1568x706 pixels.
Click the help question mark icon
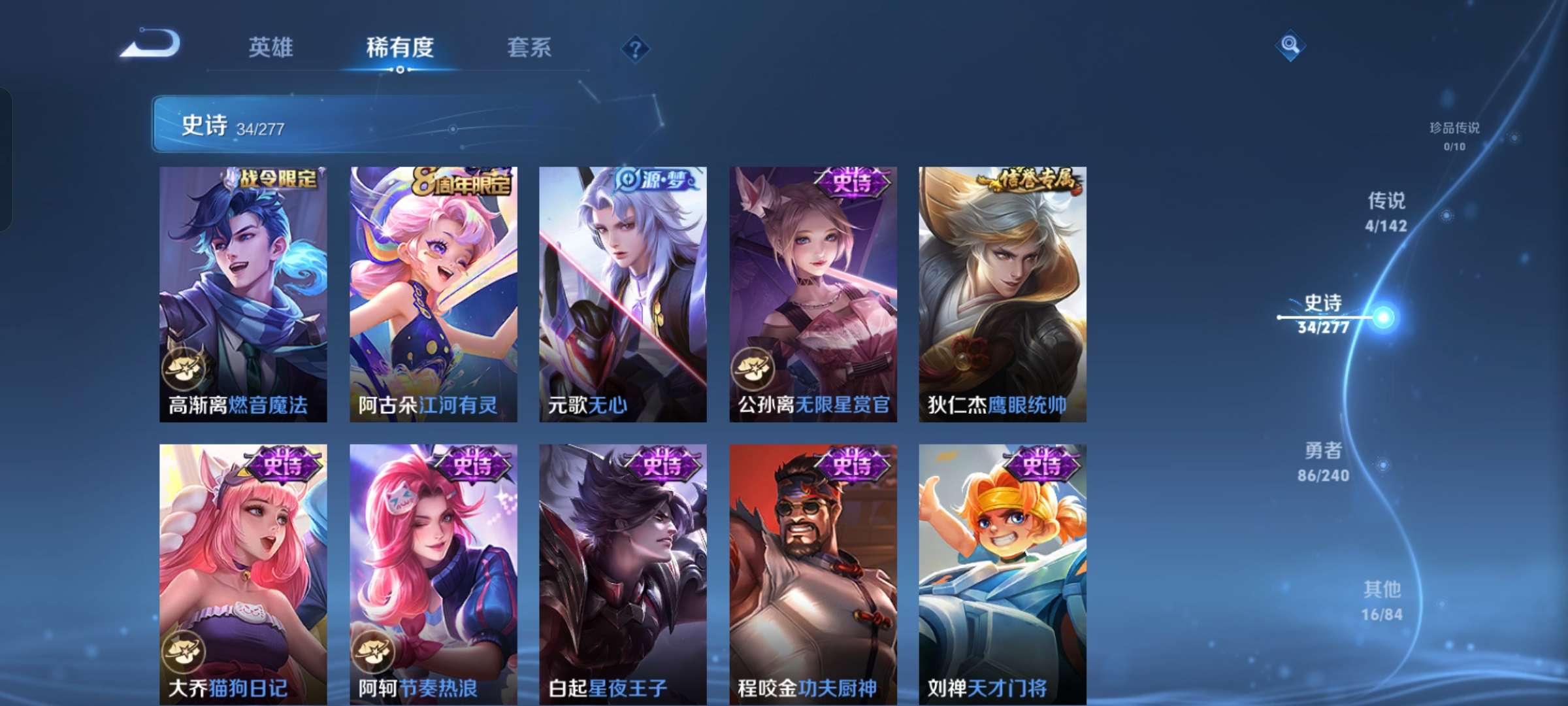click(636, 47)
